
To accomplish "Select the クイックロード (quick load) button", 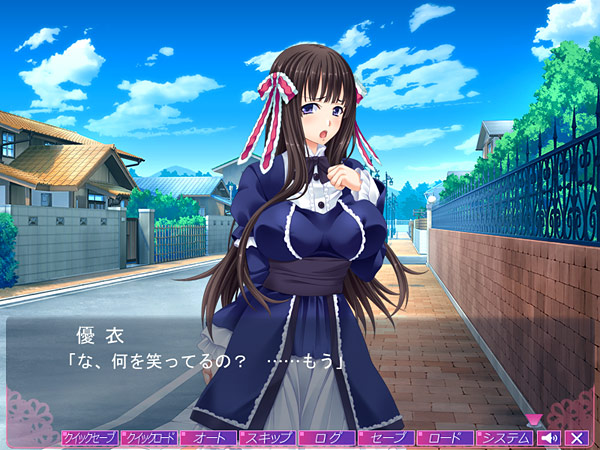I will 149,438.
